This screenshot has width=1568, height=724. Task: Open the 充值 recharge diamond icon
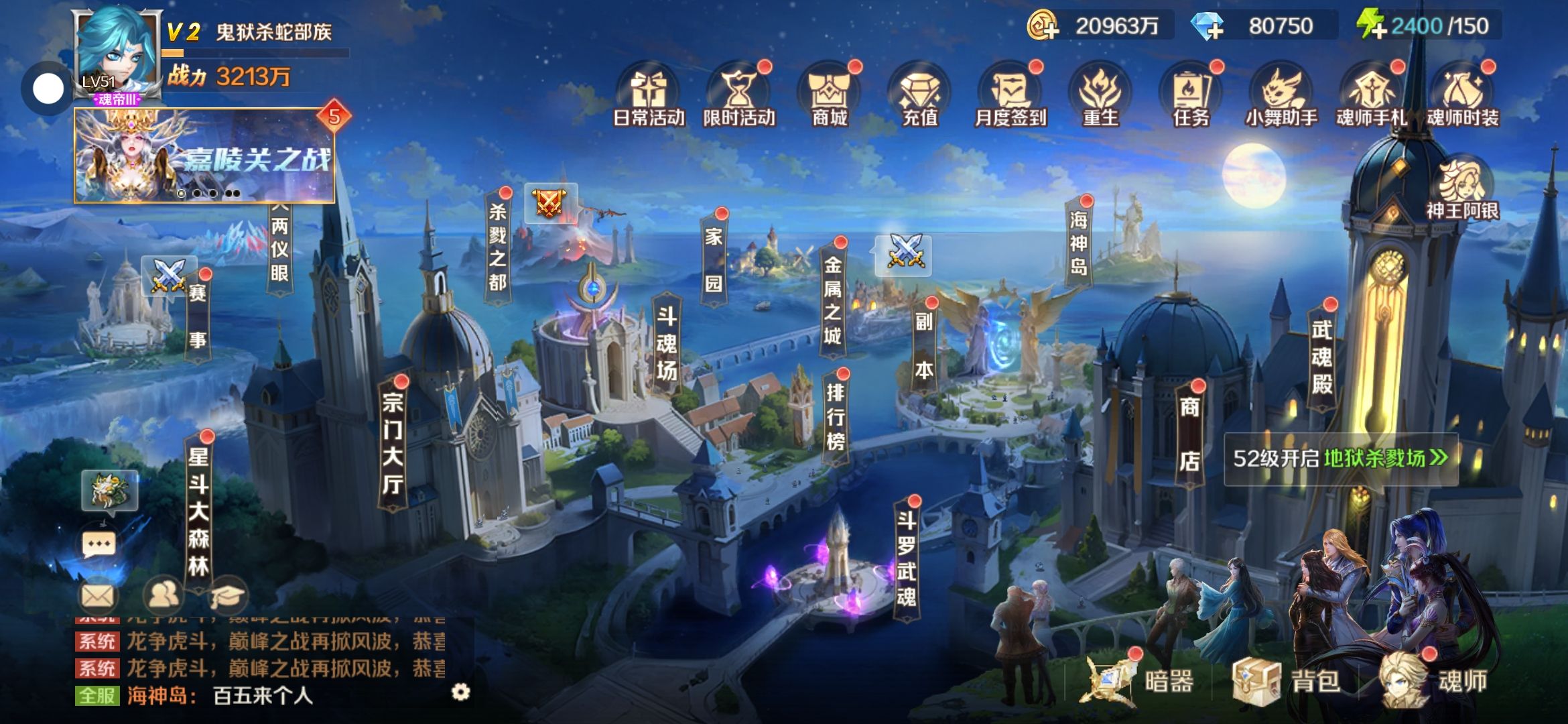pyautogui.click(x=920, y=95)
